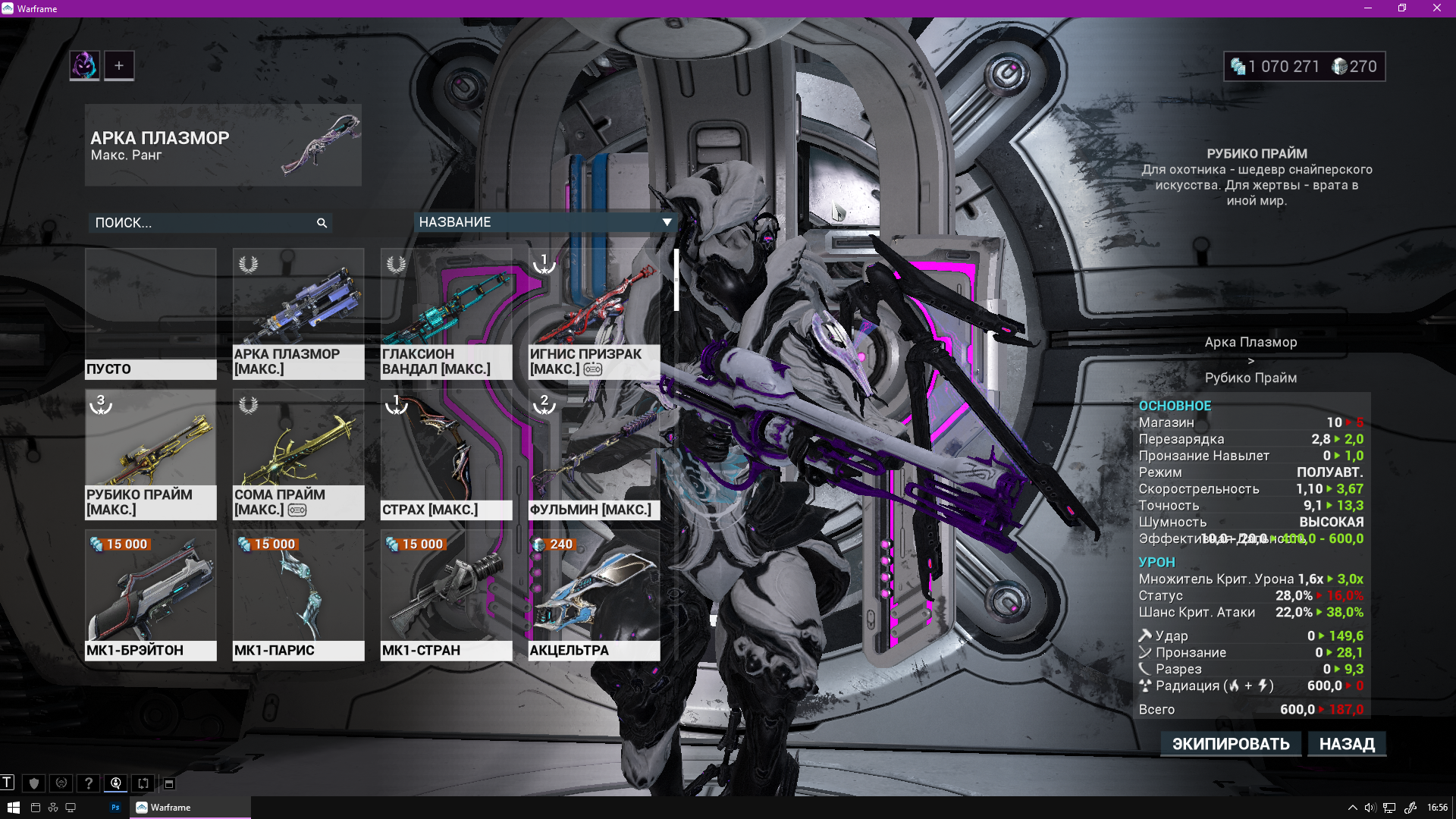Image resolution: width=1456 pixels, height=819 pixels.
Task: Click the window layout toggle near bottom toolbar
Action: tap(168, 783)
